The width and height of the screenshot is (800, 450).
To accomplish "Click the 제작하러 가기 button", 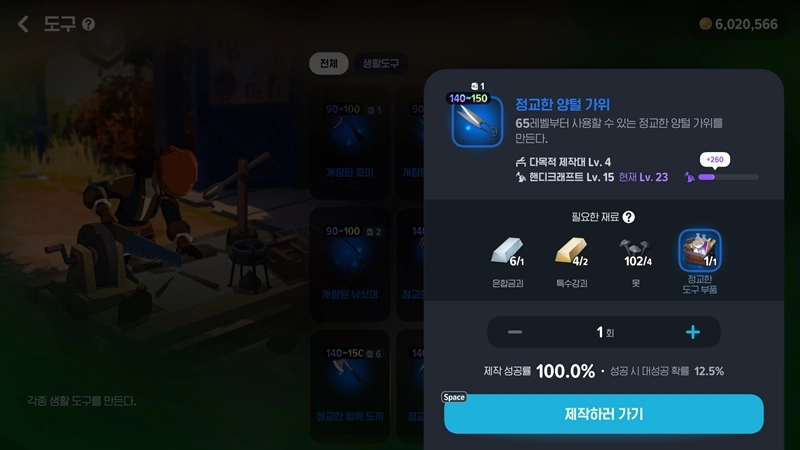I will click(x=603, y=414).
